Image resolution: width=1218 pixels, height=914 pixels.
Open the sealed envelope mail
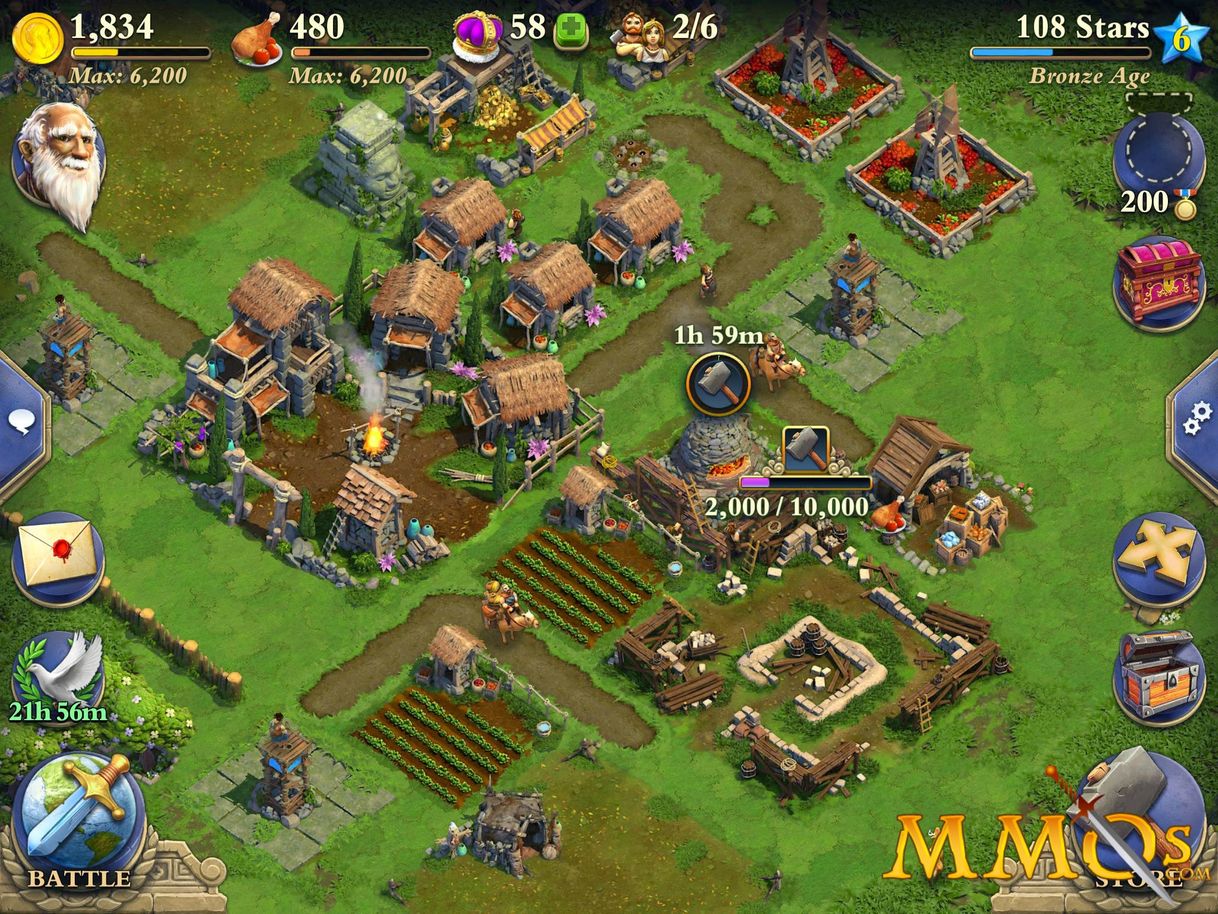[58, 556]
